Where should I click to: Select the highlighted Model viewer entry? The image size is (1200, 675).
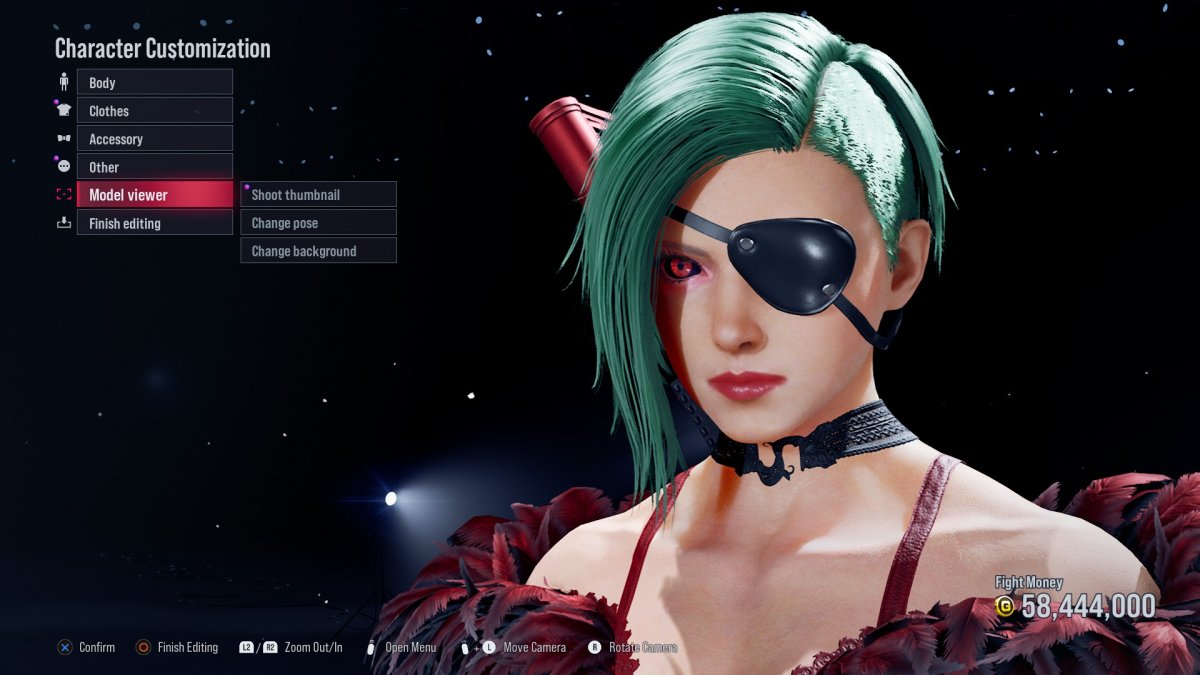(154, 195)
